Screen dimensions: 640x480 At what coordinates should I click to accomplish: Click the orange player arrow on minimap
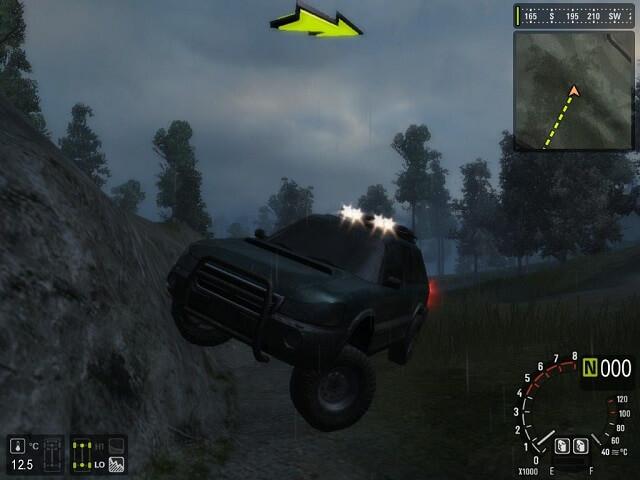pyautogui.click(x=574, y=92)
